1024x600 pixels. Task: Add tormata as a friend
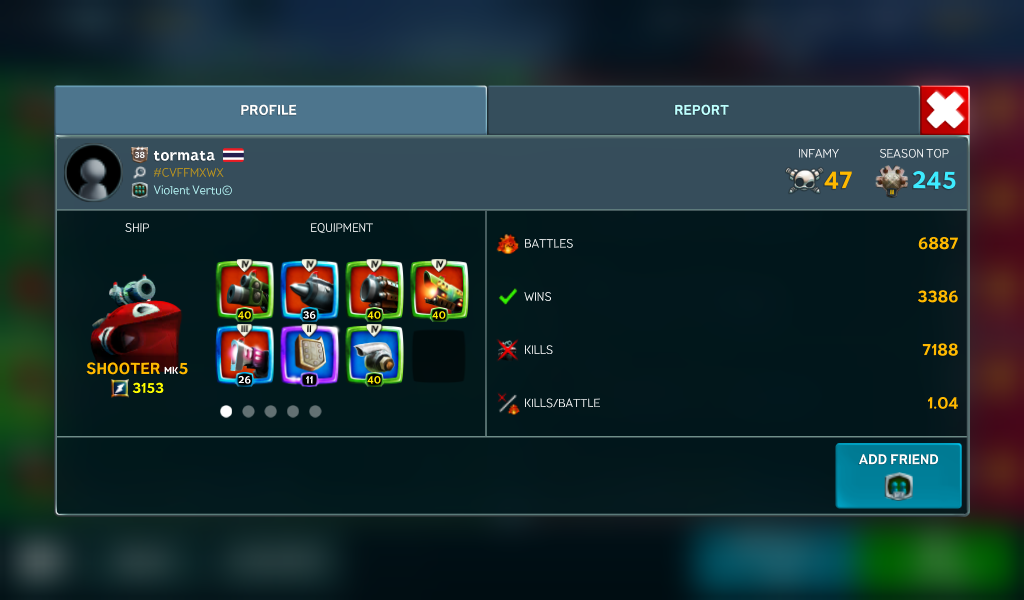(898, 476)
